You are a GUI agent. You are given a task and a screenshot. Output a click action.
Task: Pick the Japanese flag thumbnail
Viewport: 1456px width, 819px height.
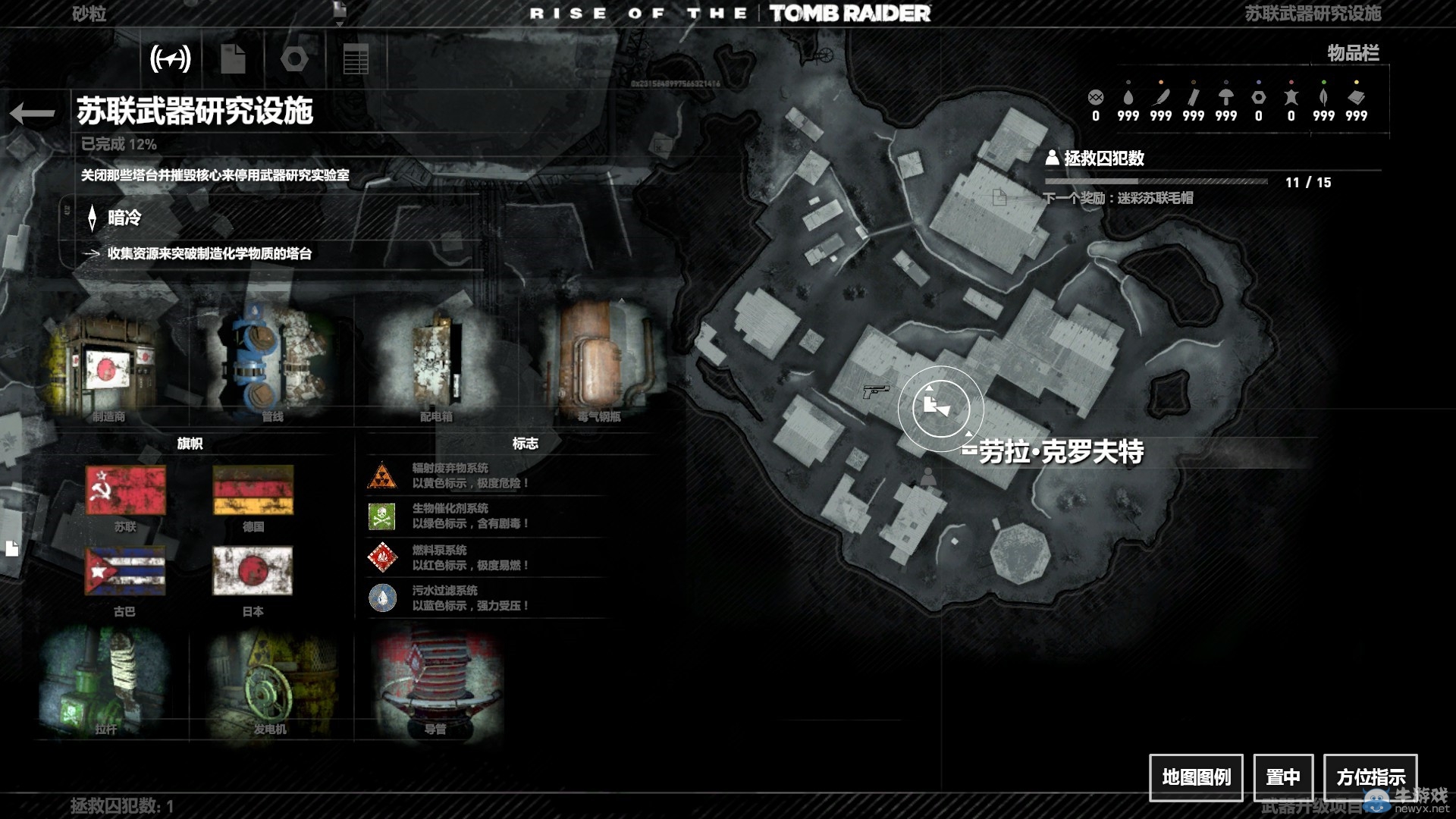[x=253, y=571]
